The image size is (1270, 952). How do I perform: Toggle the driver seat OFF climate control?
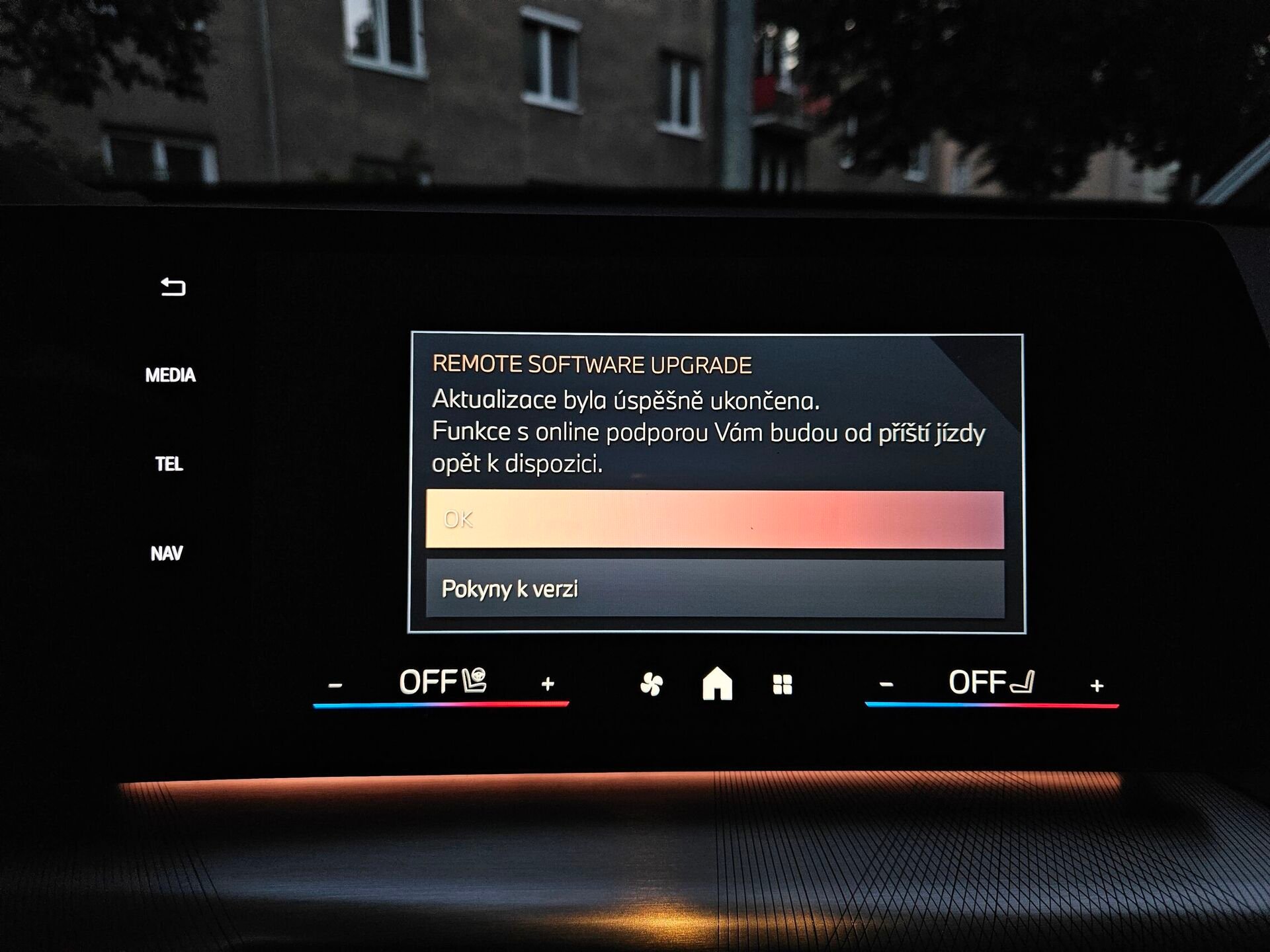(x=442, y=682)
